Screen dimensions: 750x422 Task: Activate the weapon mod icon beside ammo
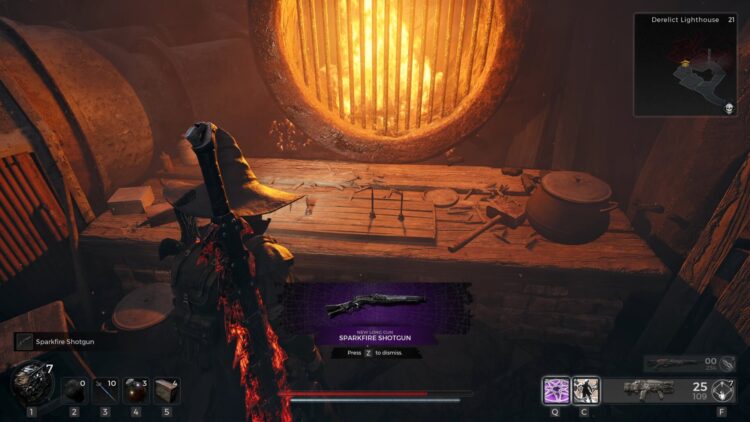click(x=722, y=390)
